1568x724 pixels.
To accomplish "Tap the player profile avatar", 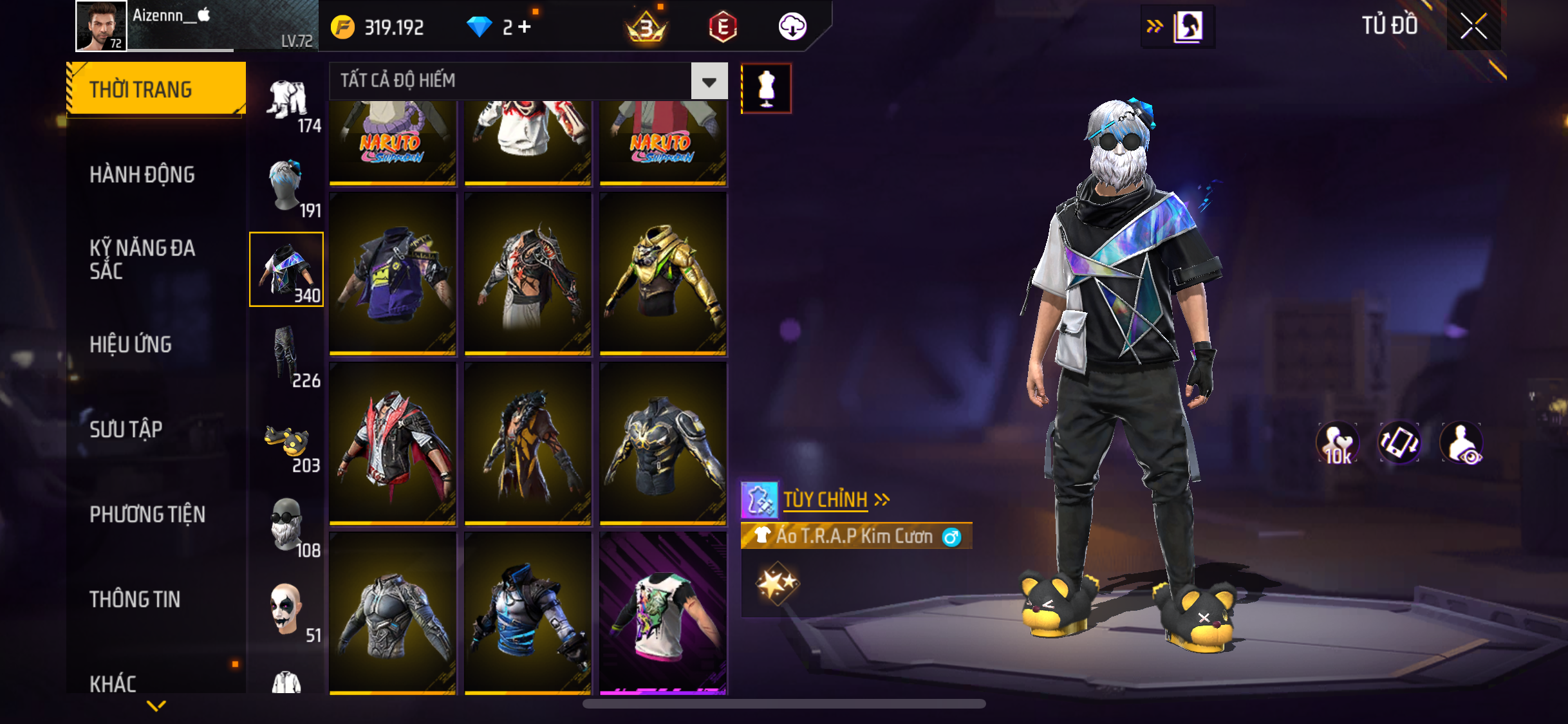I will coord(101,26).
